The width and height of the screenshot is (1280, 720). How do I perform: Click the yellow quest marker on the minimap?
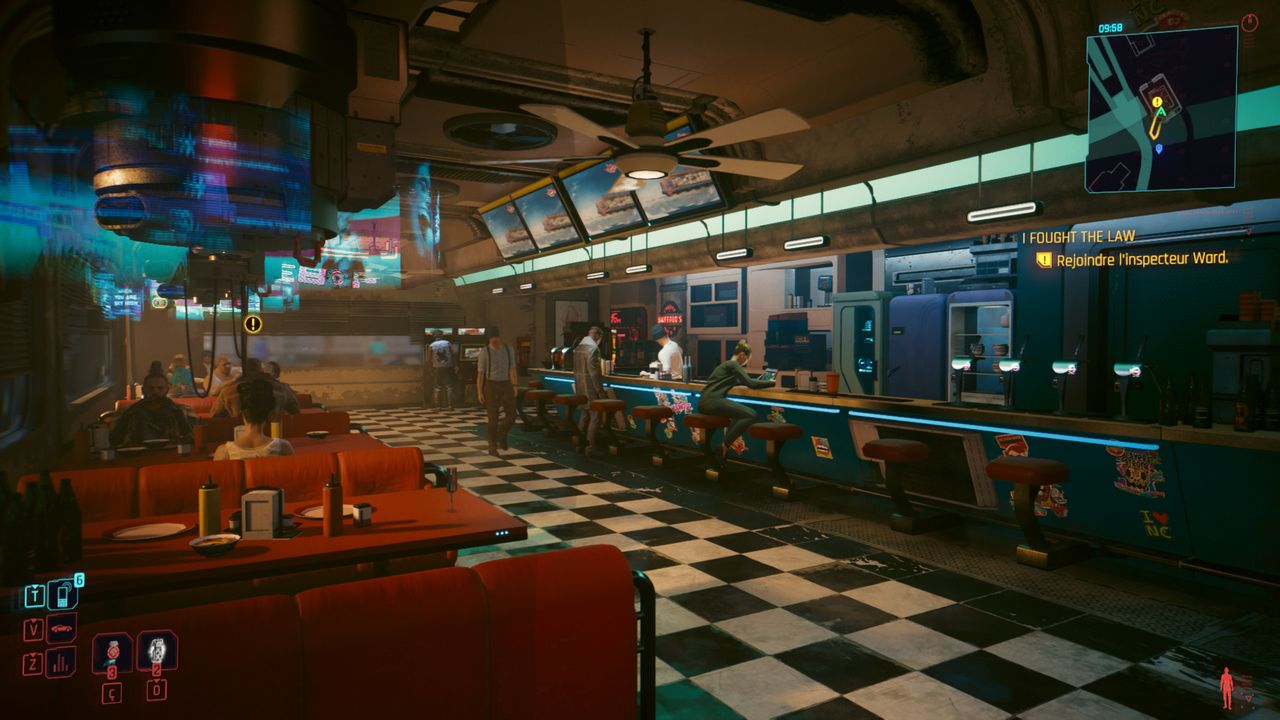coord(1157,102)
